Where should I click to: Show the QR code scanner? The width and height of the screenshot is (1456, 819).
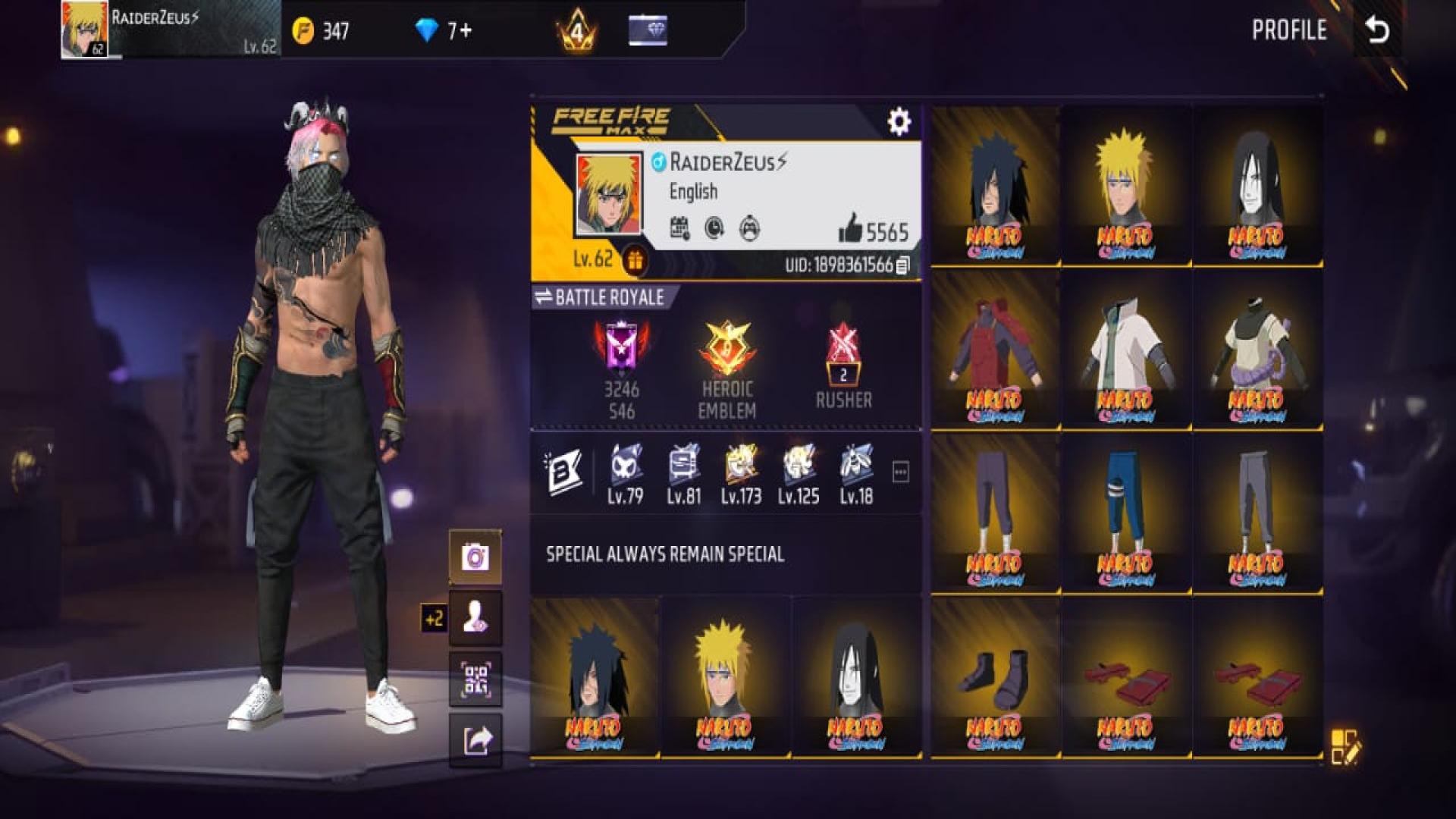pos(475,679)
